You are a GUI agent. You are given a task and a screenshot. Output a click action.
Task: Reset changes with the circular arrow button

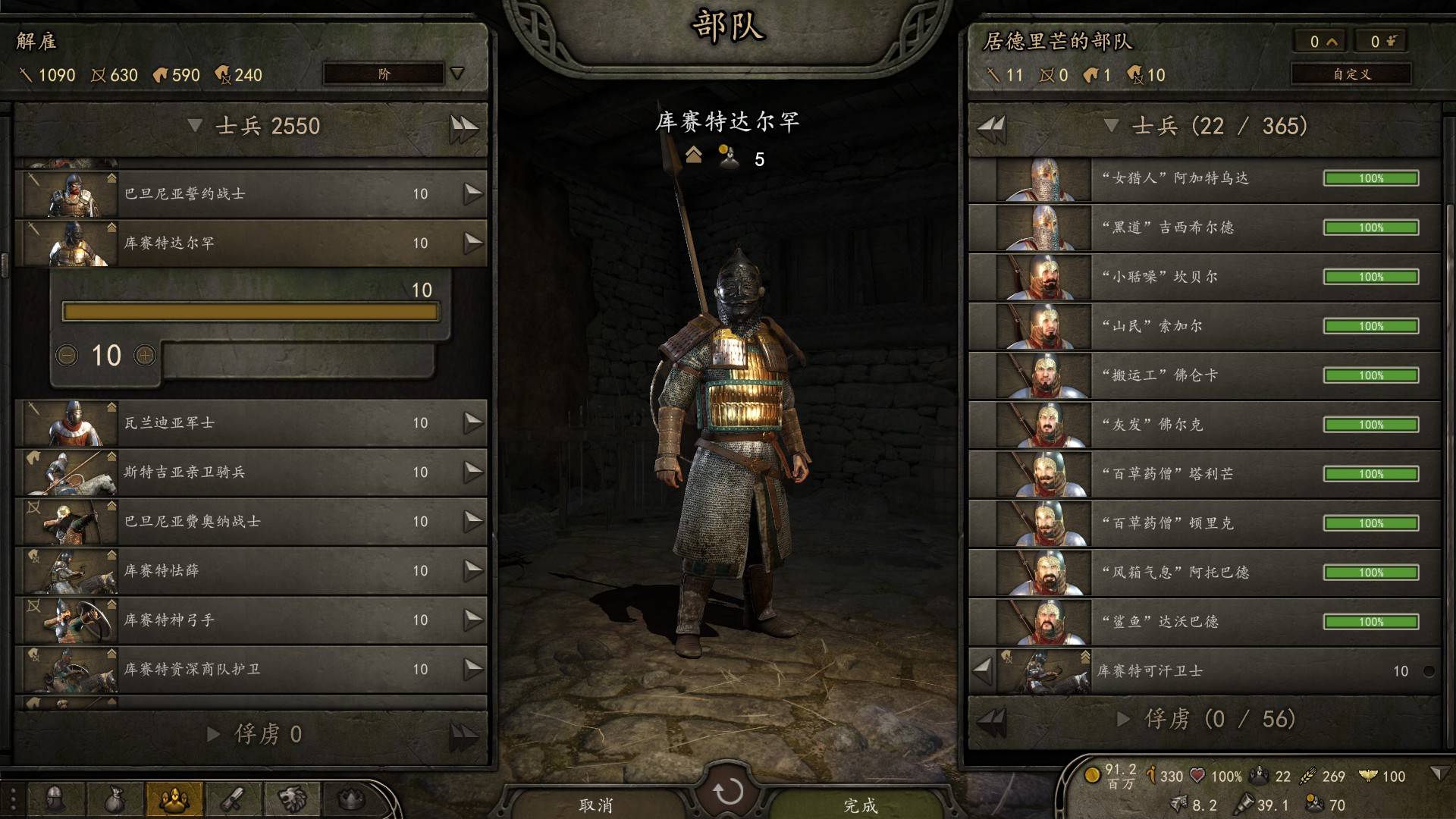coord(728,792)
